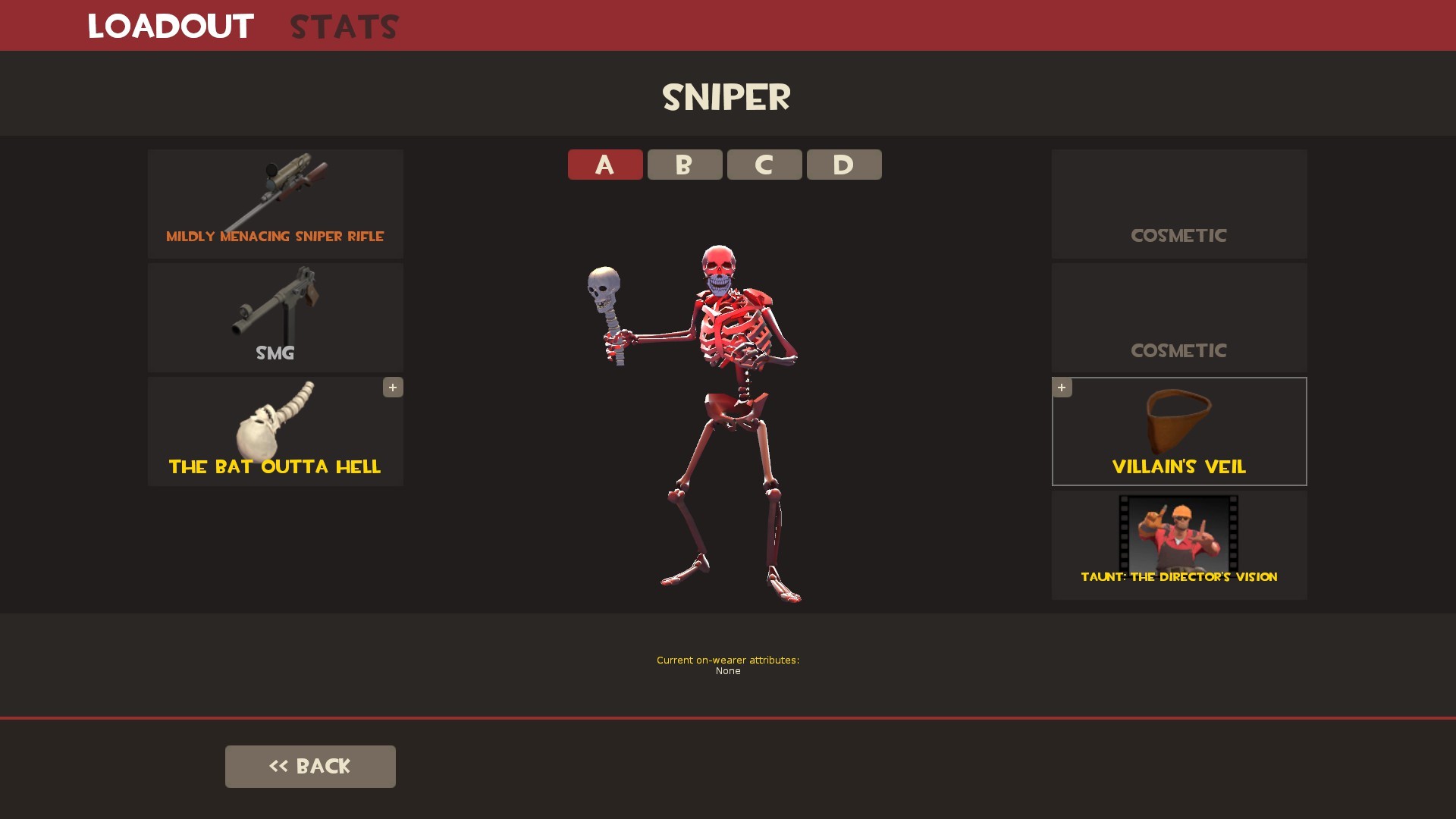Click the << BACK button
The width and height of the screenshot is (1456, 819).
310,766
